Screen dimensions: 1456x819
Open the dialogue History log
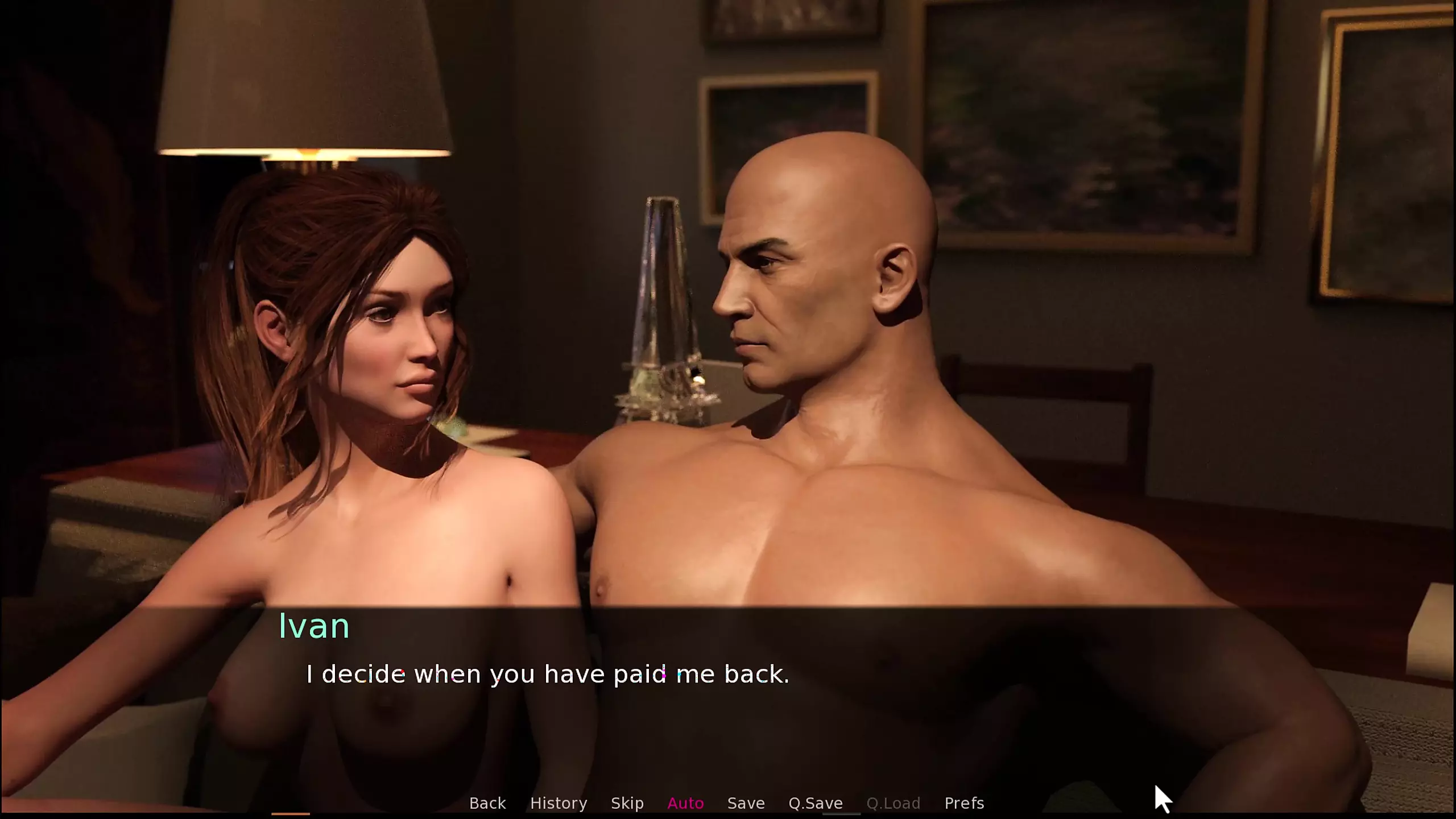click(x=559, y=803)
